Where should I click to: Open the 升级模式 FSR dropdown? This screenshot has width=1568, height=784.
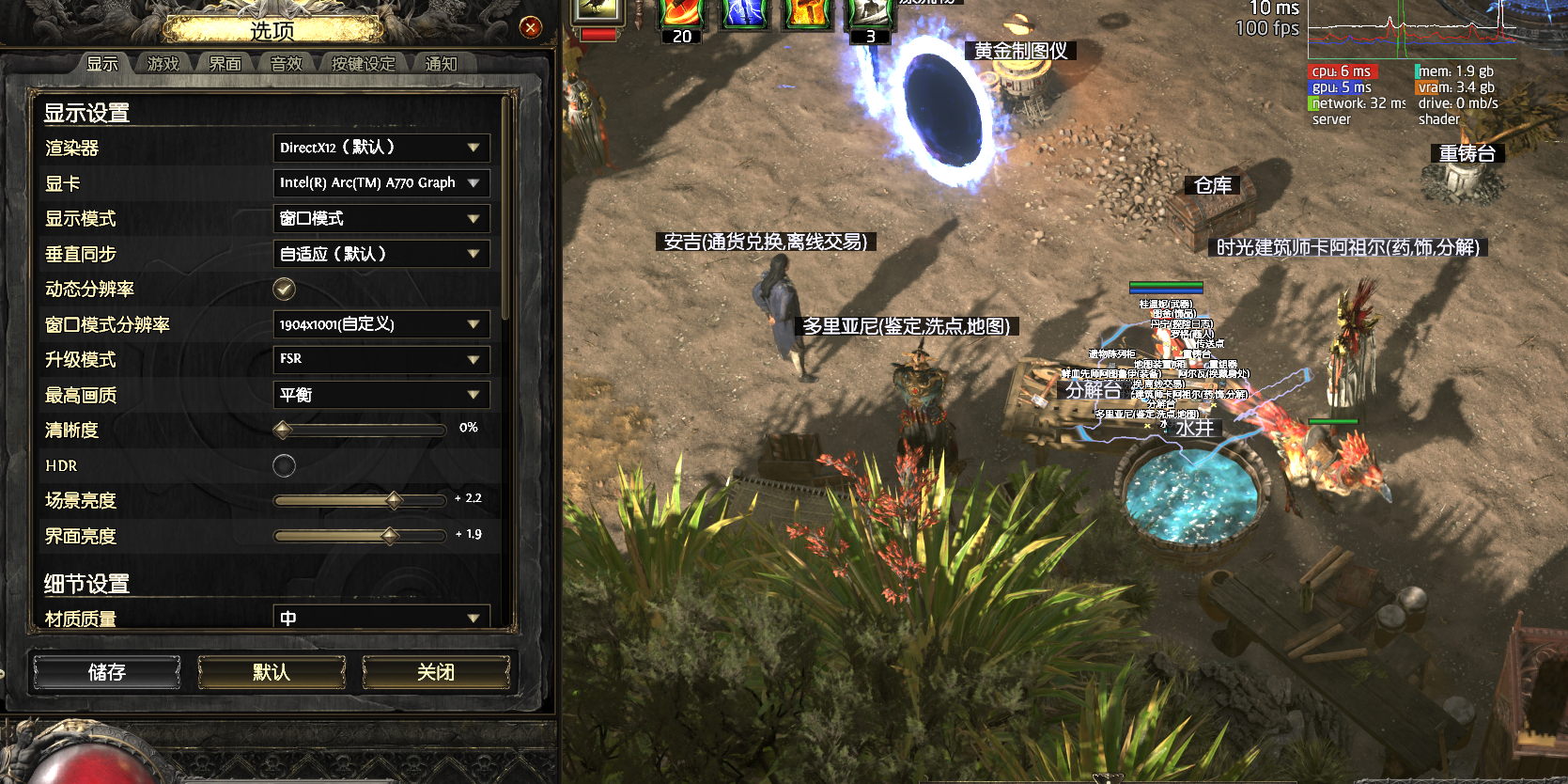pyautogui.click(x=380, y=359)
